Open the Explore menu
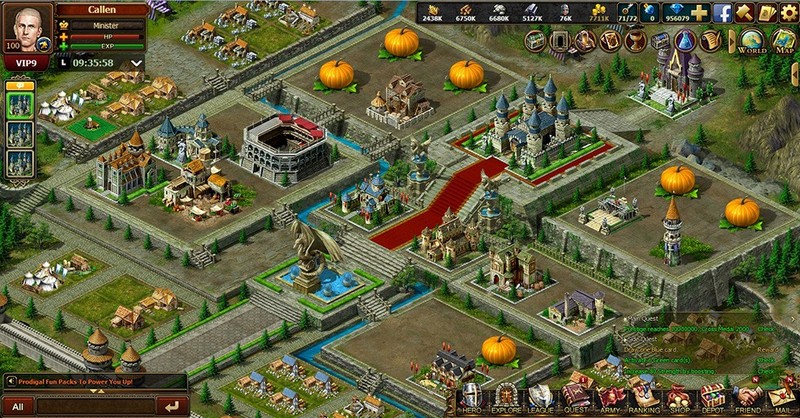800x418 pixels. tap(506, 397)
